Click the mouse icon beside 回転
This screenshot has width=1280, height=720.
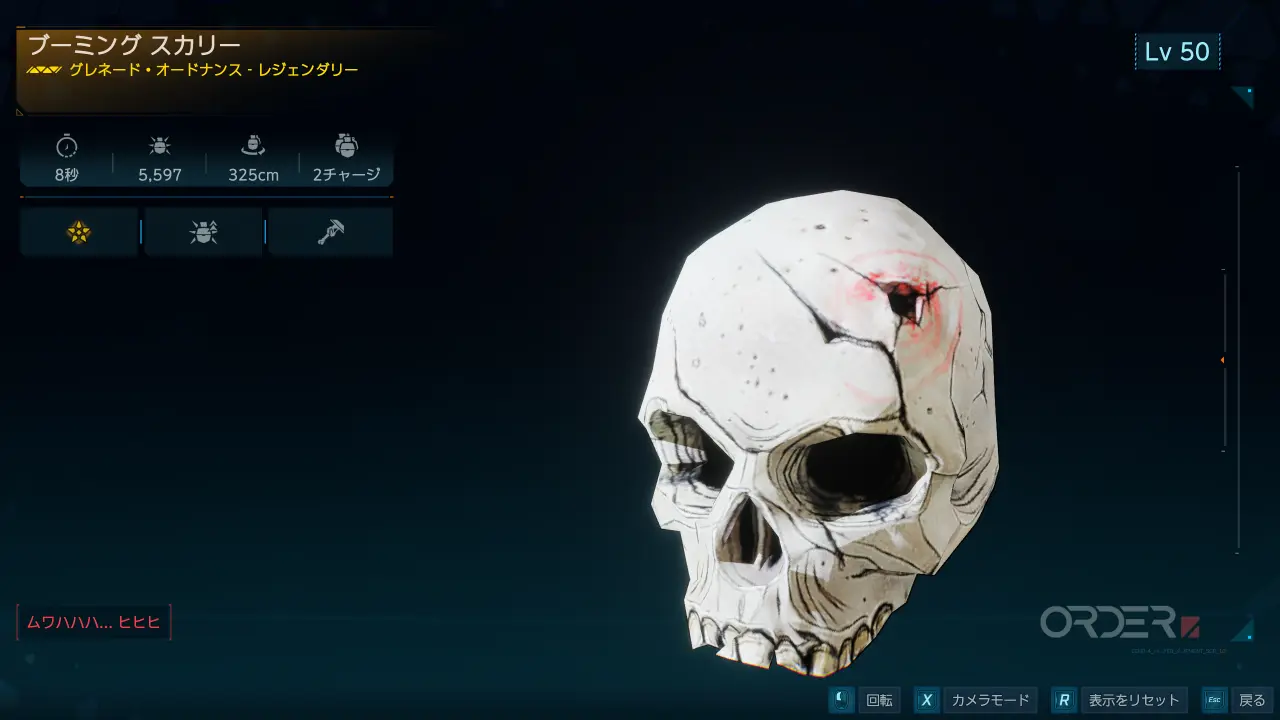tap(840, 700)
